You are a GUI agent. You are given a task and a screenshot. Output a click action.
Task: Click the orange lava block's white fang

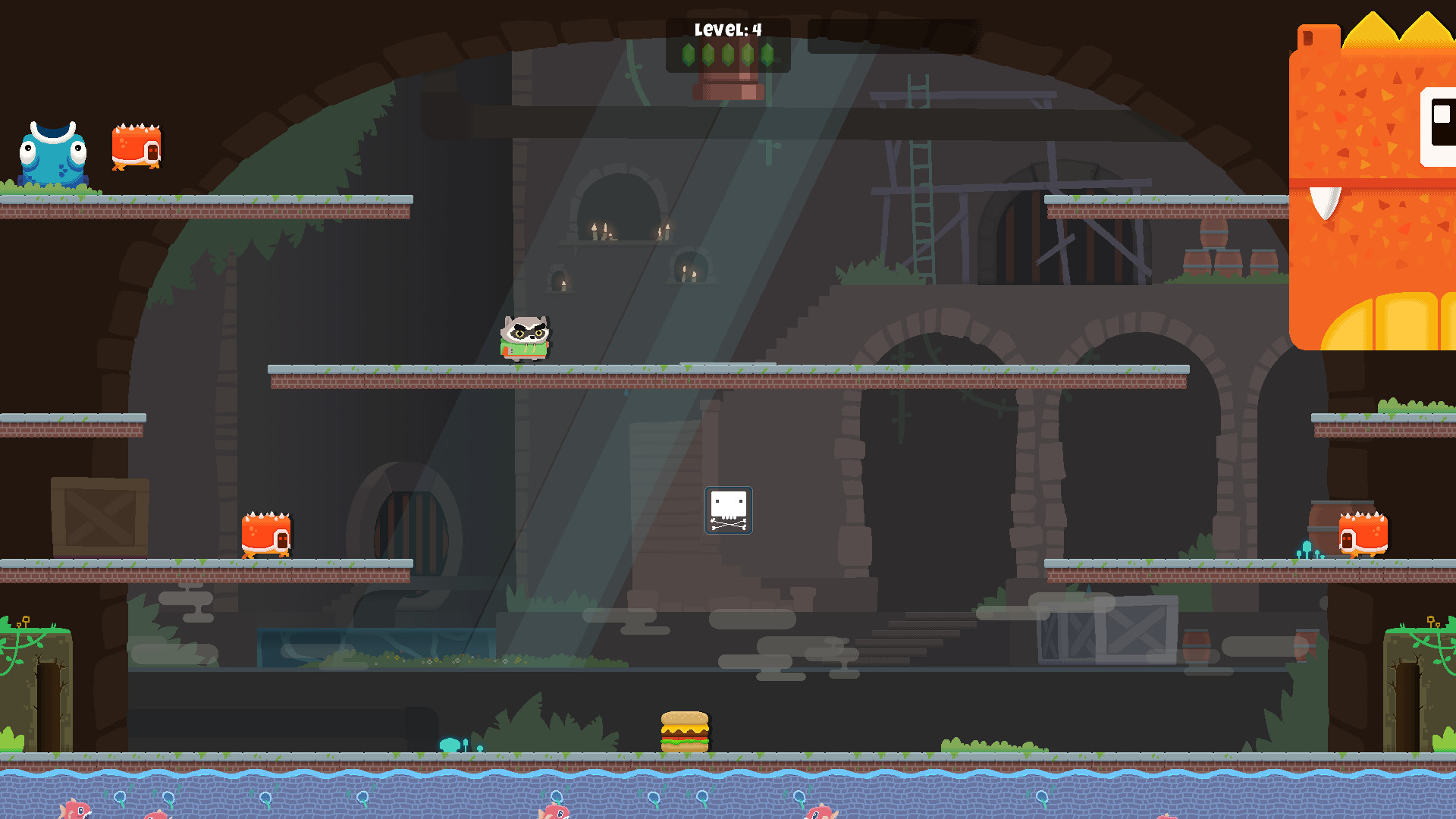pyautogui.click(x=1326, y=201)
